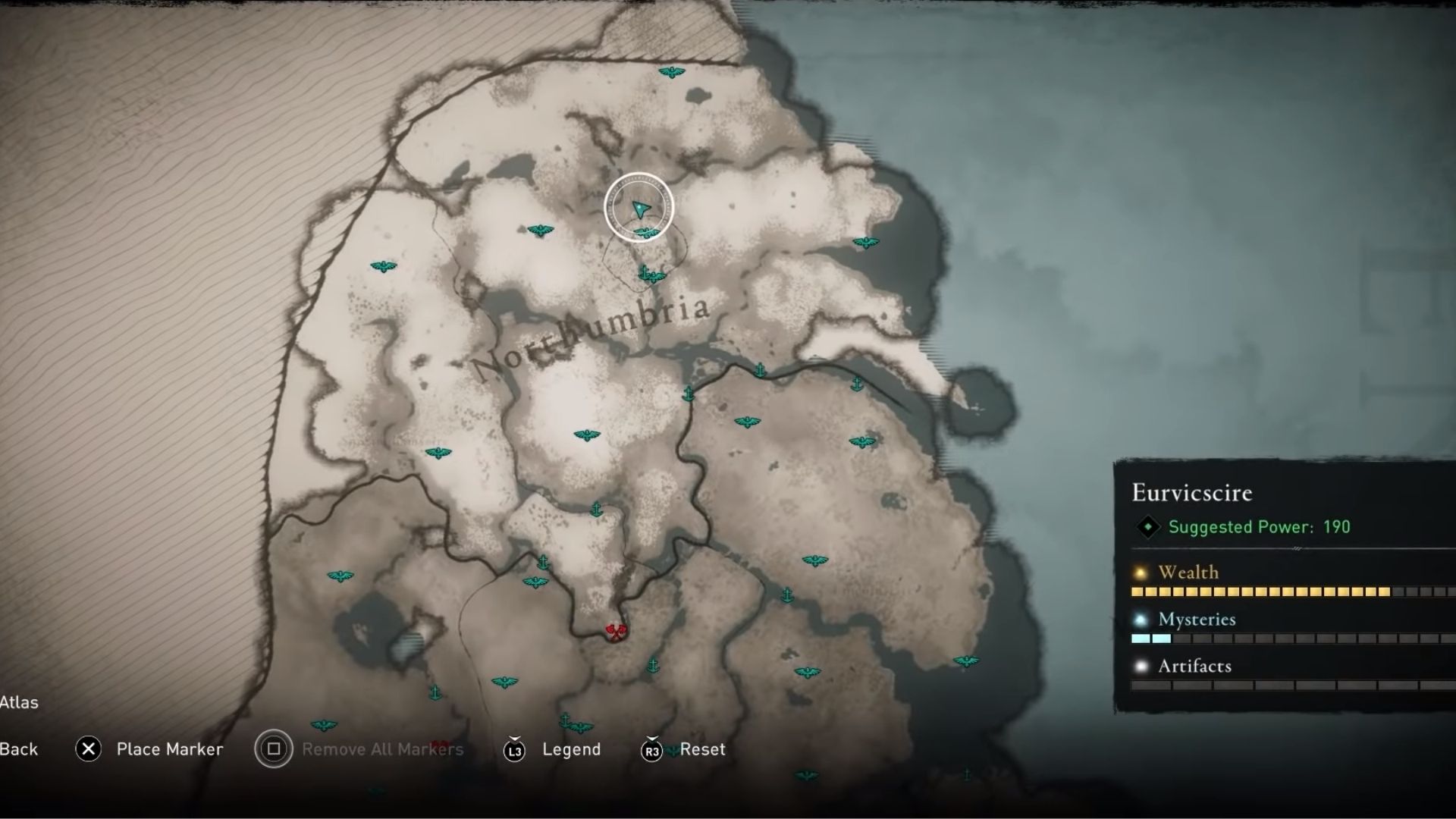Click the white Artifacts dot icon
The width and height of the screenshot is (1456, 819).
[x=1139, y=667]
